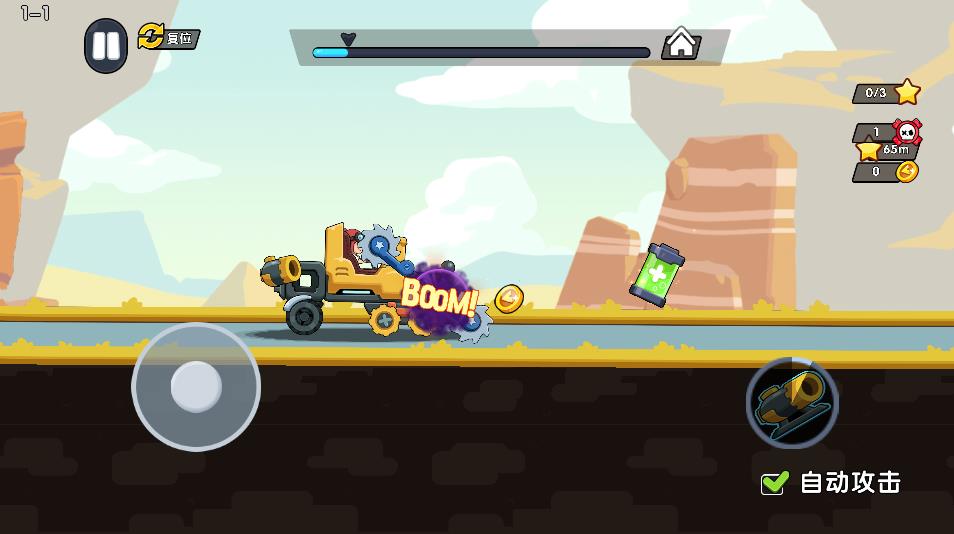954x534 pixels.
Task: Click the virtual joystick knob
Action: click(x=196, y=386)
